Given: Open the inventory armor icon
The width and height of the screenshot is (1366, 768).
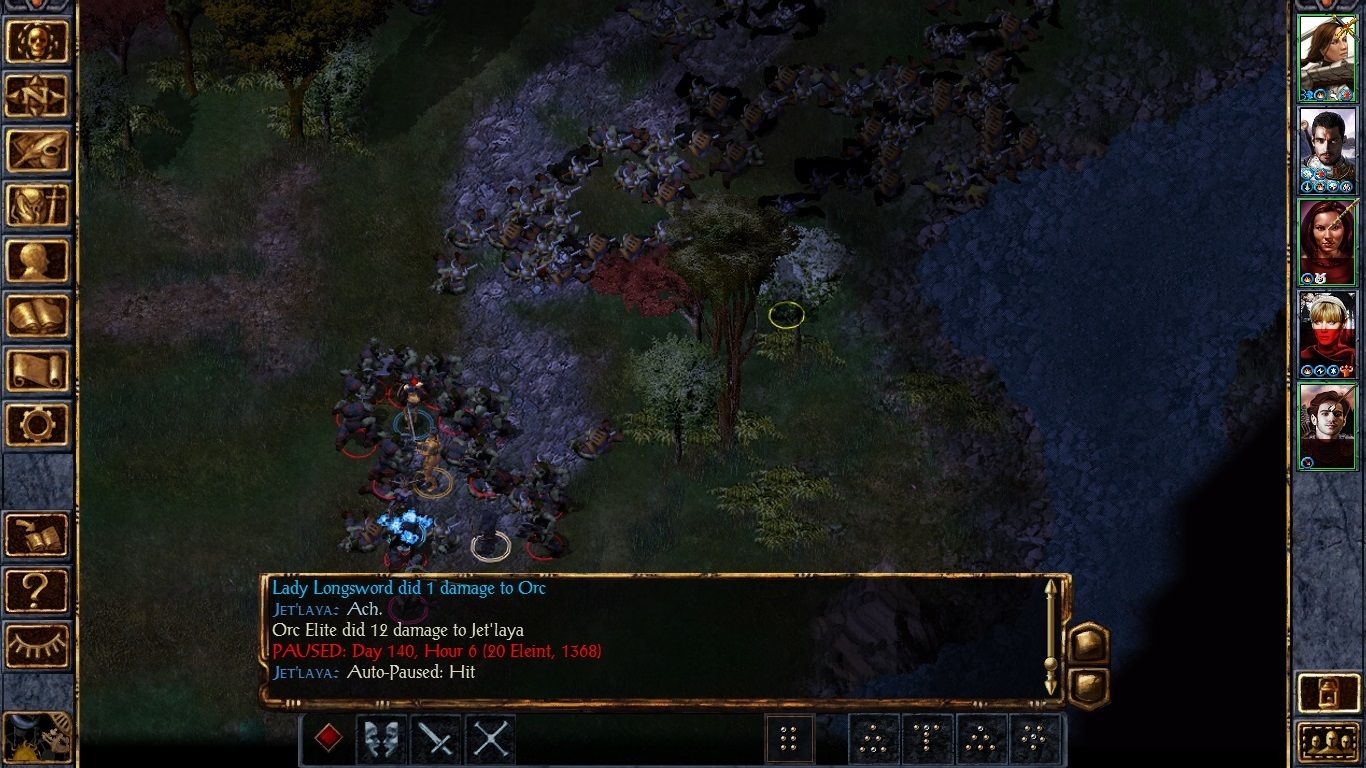Looking at the screenshot, I should point(38,205).
